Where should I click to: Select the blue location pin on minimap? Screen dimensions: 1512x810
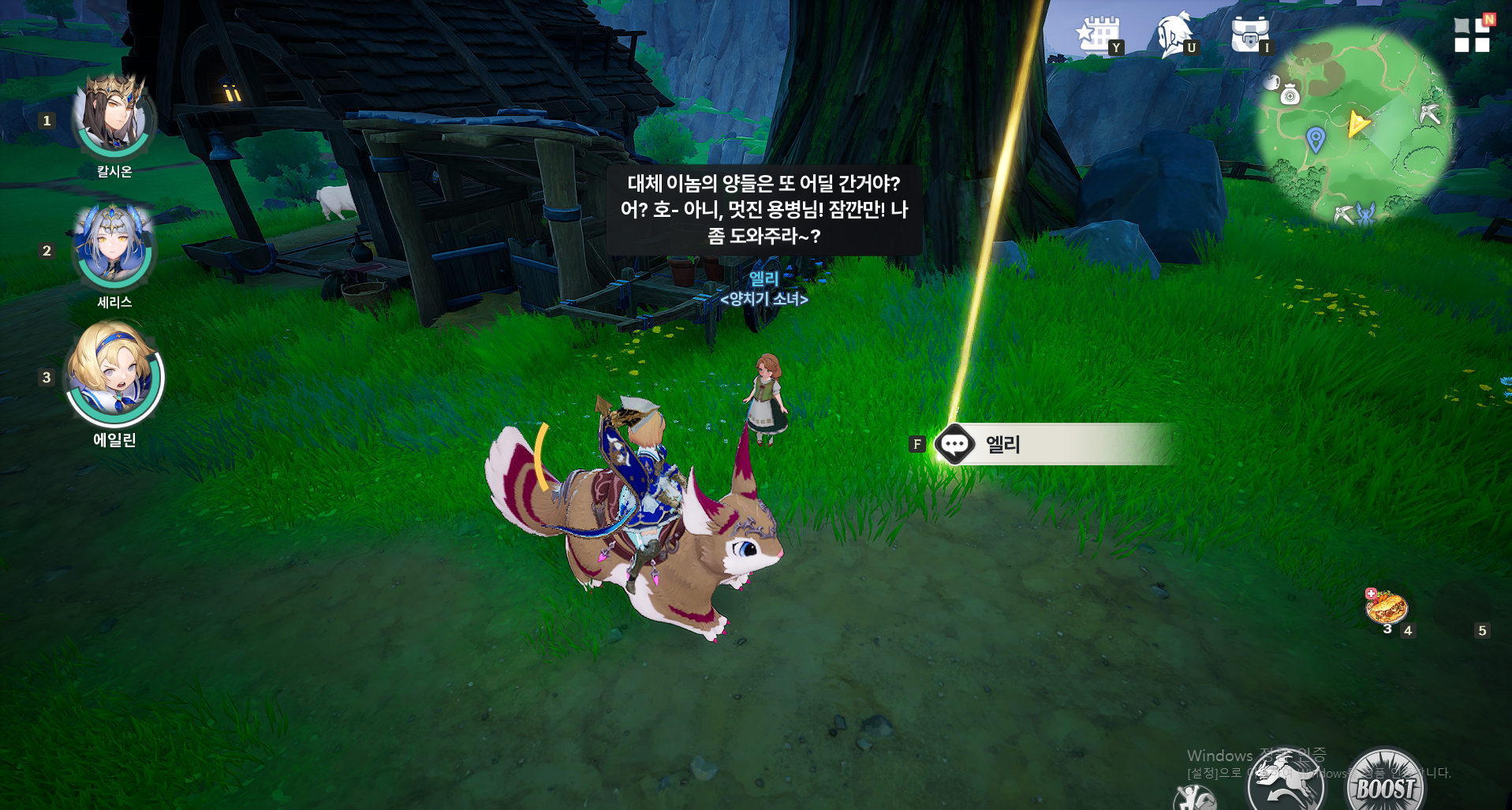(x=1315, y=139)
